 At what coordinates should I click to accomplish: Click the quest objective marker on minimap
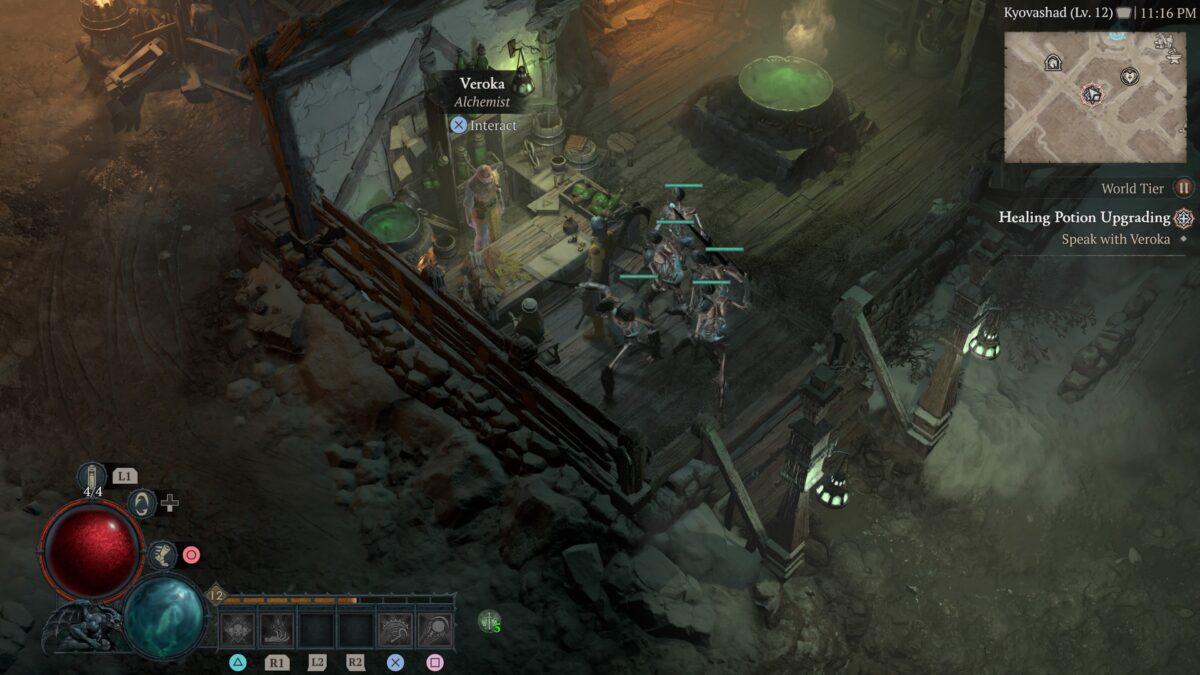click(x=1091, y=95)
